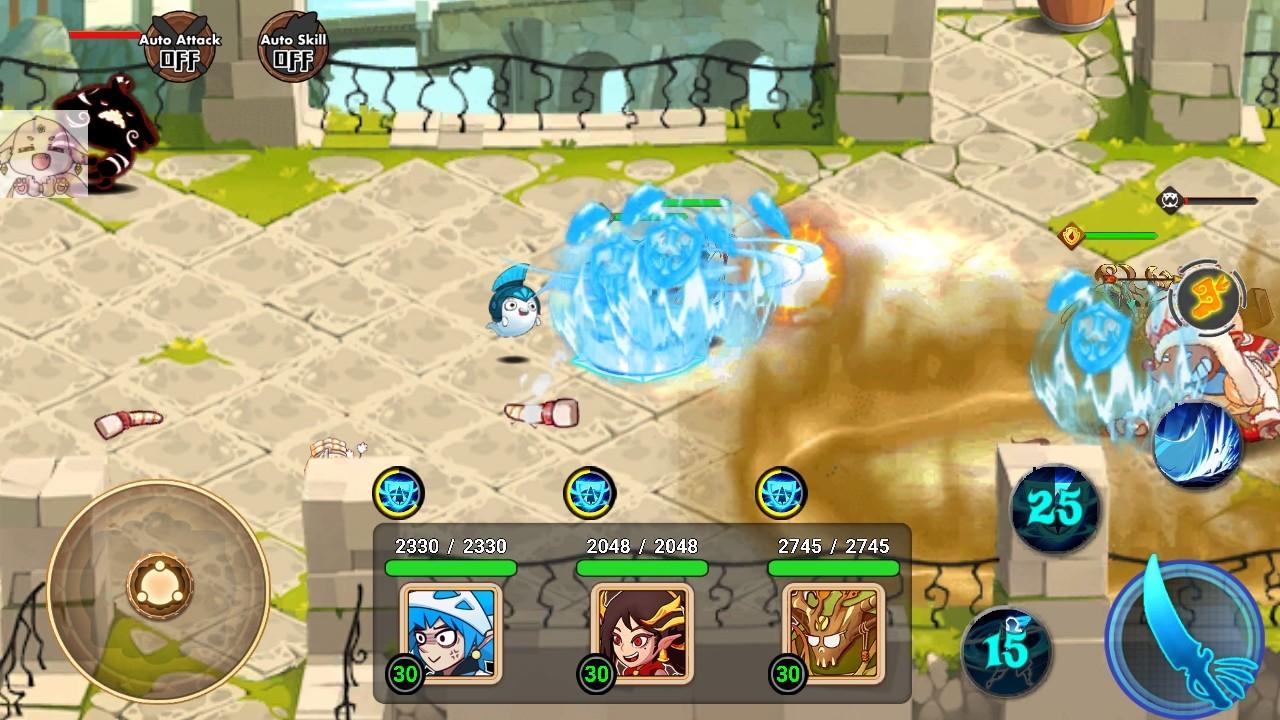1280x720 pixels.
Task: Click the shield buff above blue-haired hero
Action: pos(399,490)
